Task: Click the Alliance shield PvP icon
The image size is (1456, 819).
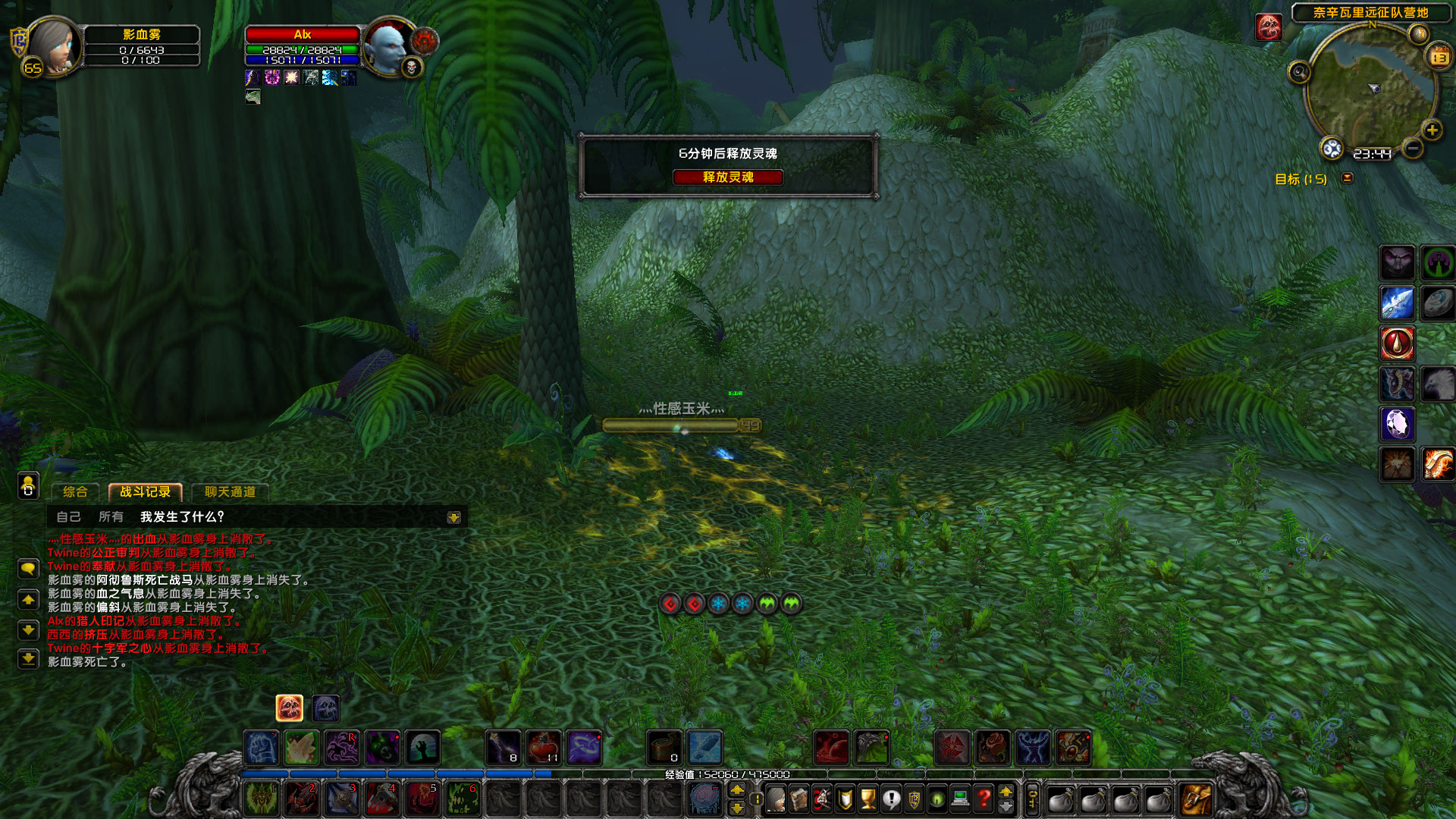Action: (x=915, y=800)
